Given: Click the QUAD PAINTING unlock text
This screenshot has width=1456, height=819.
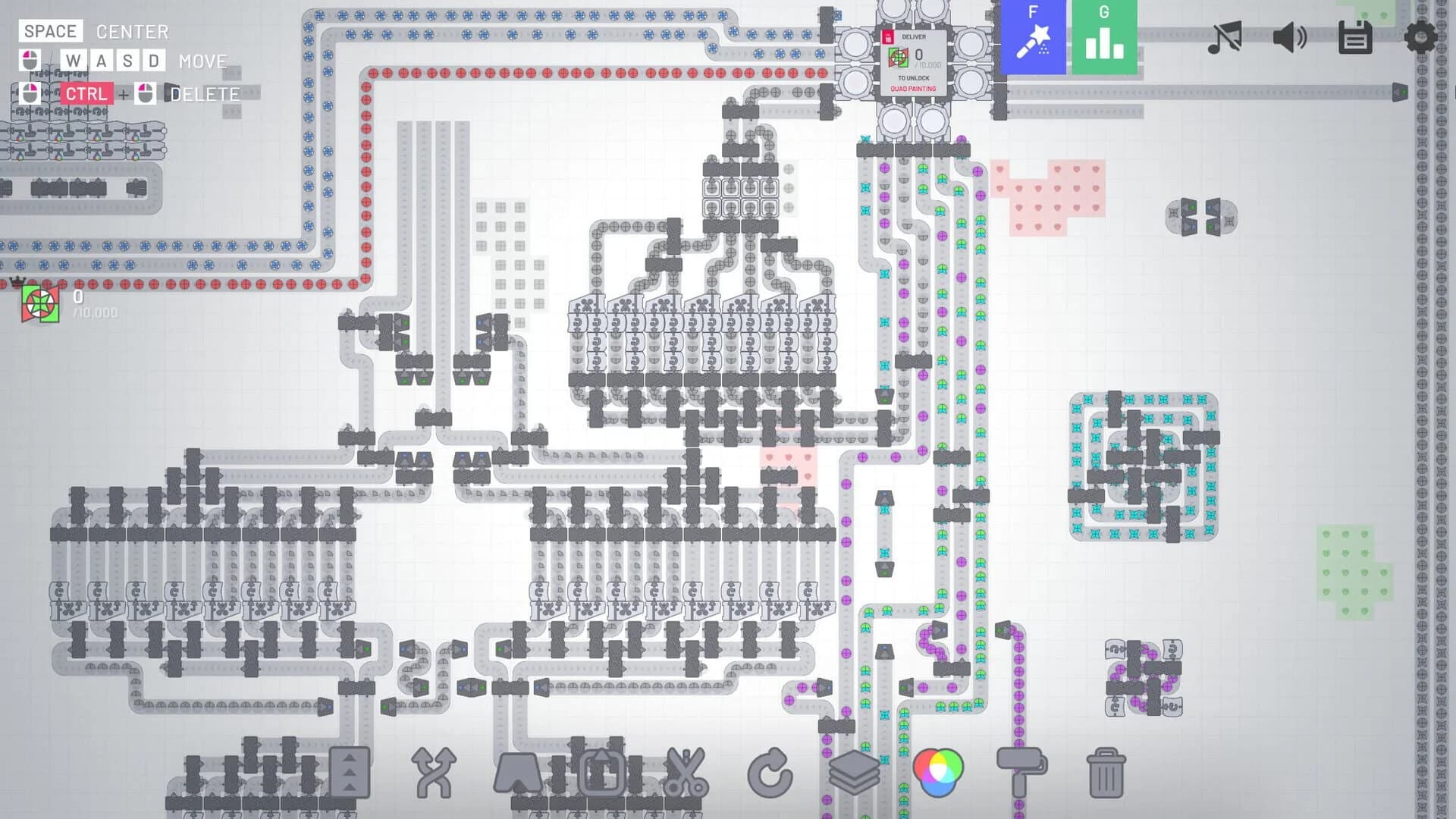Looking at the screenshot, I should coord(915,89).
